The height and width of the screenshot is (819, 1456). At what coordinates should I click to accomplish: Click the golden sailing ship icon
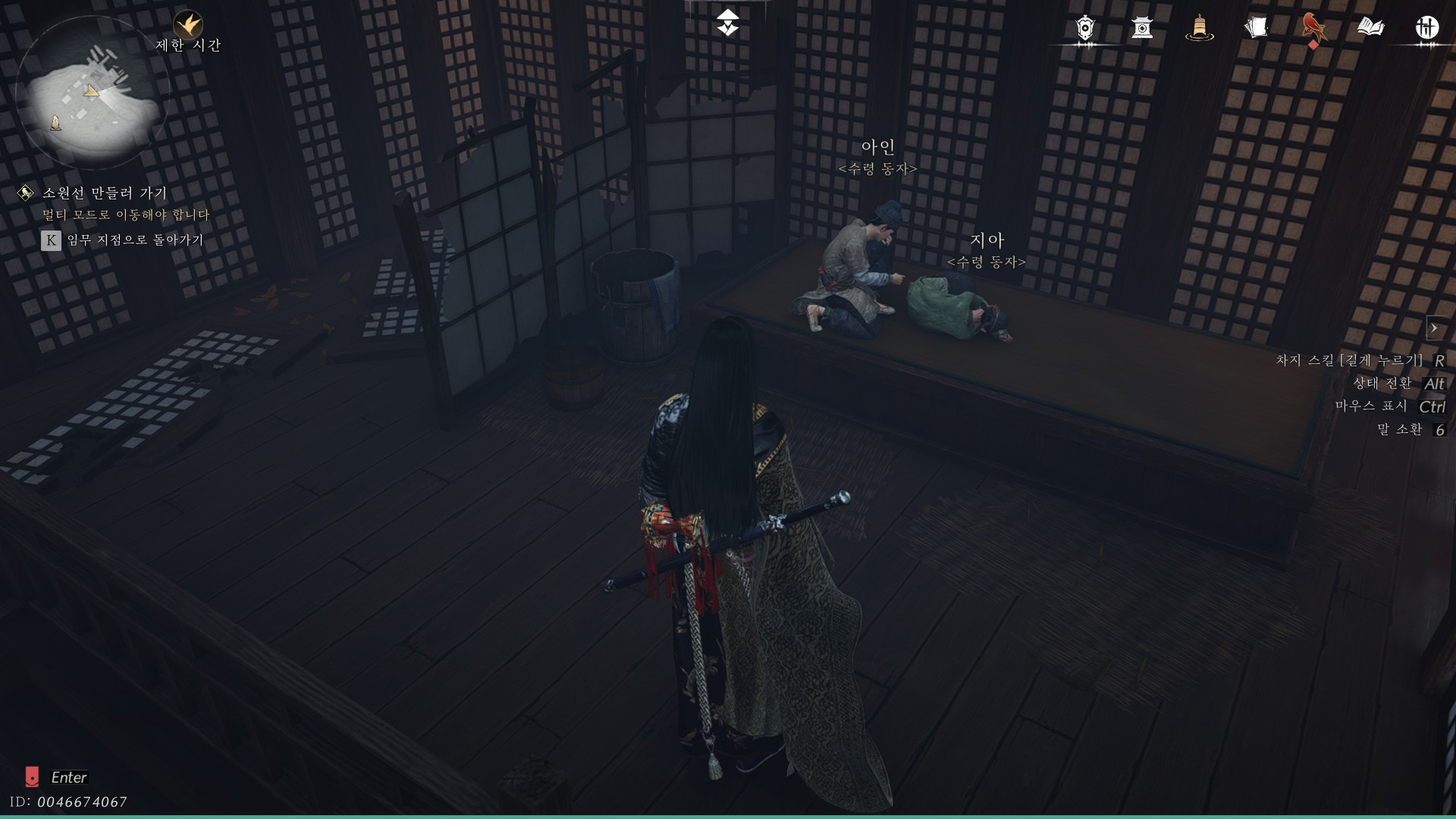pos(1199,28)
